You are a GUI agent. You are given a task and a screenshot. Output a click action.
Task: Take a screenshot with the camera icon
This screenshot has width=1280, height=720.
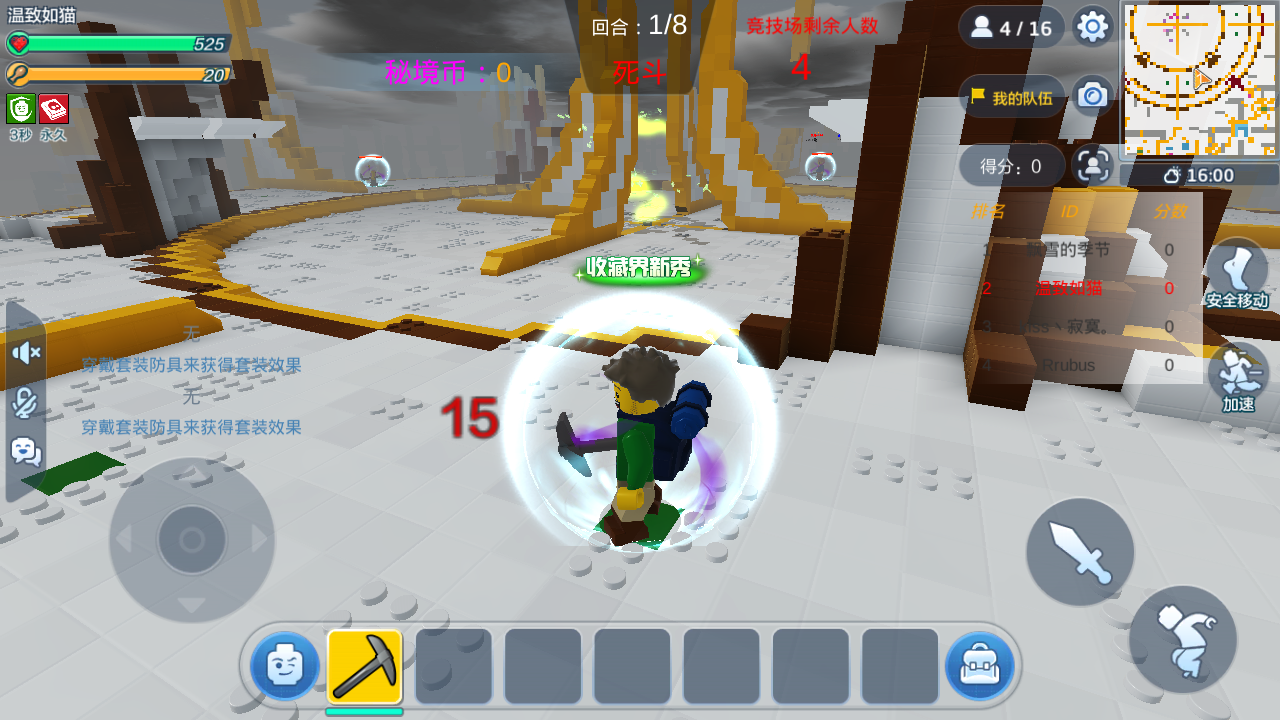1093,95
